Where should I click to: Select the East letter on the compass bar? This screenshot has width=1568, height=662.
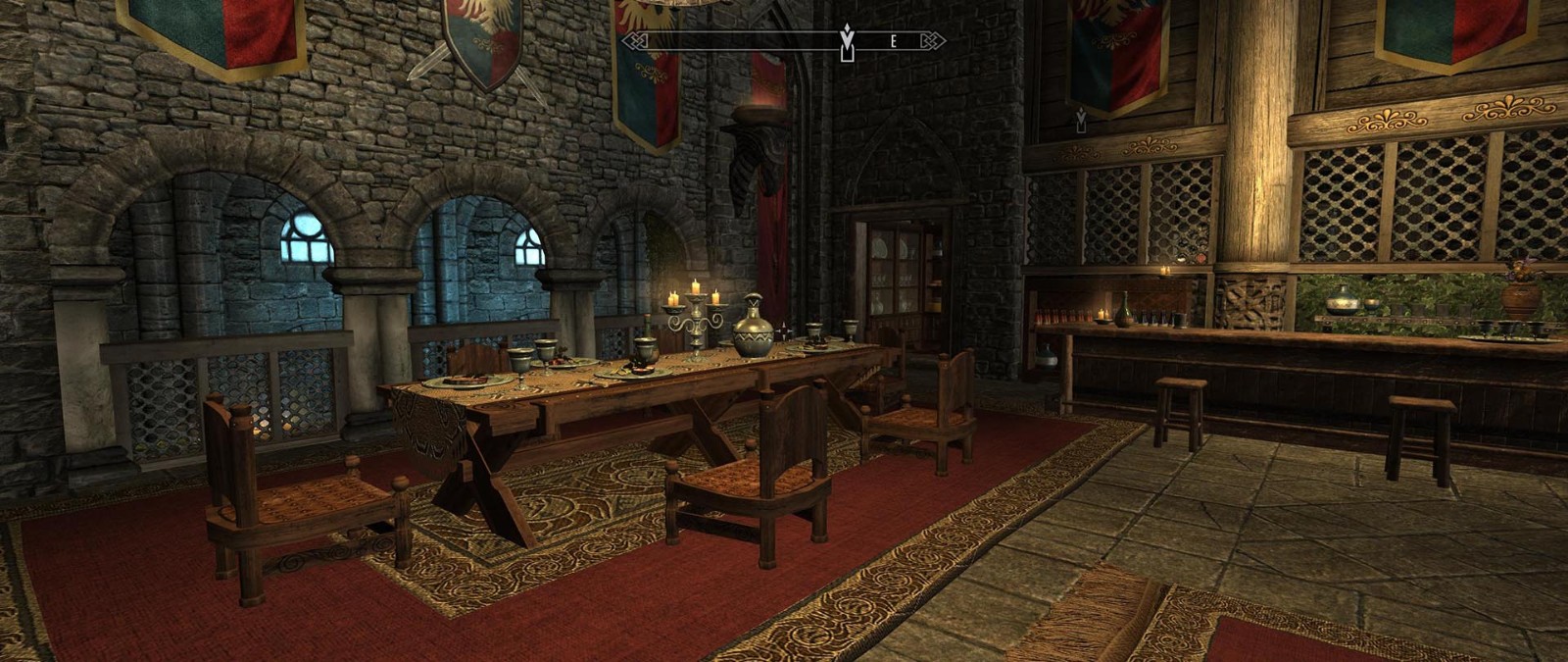[894, 41]
